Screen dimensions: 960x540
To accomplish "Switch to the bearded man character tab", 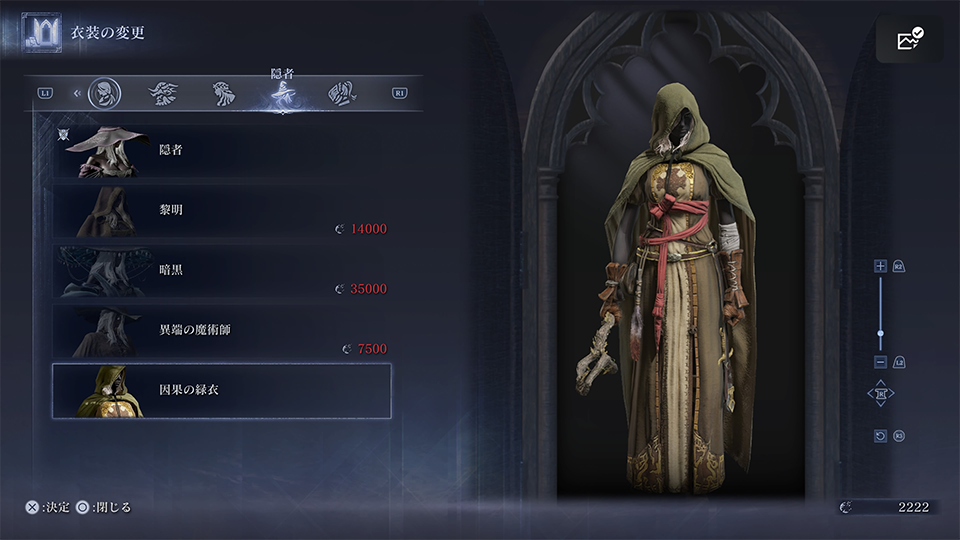I will (x=103, y=93).
